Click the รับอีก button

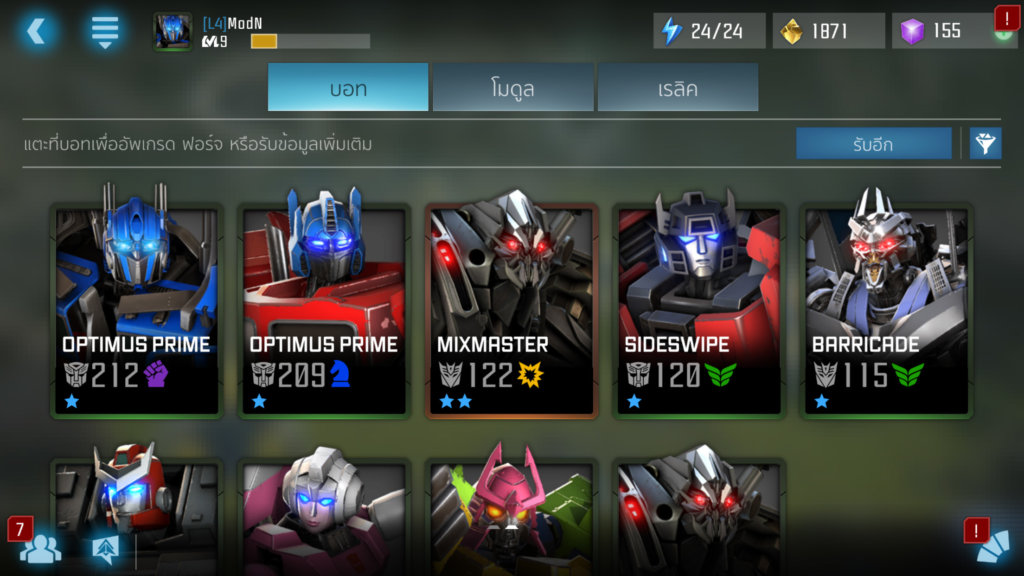[x=873, y=144]
